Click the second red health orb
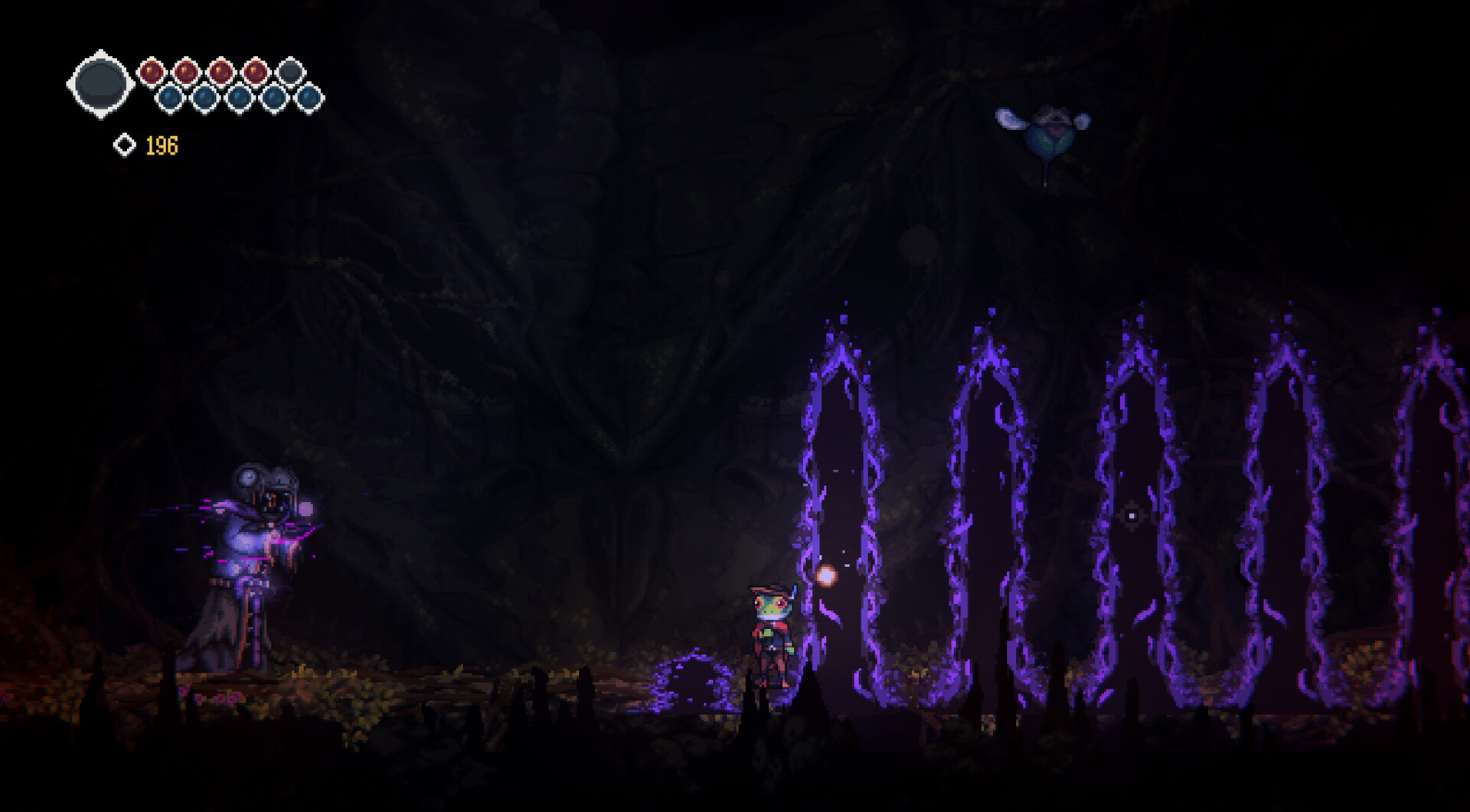This screenshot has width=1470, height=812. pos(185,70)
